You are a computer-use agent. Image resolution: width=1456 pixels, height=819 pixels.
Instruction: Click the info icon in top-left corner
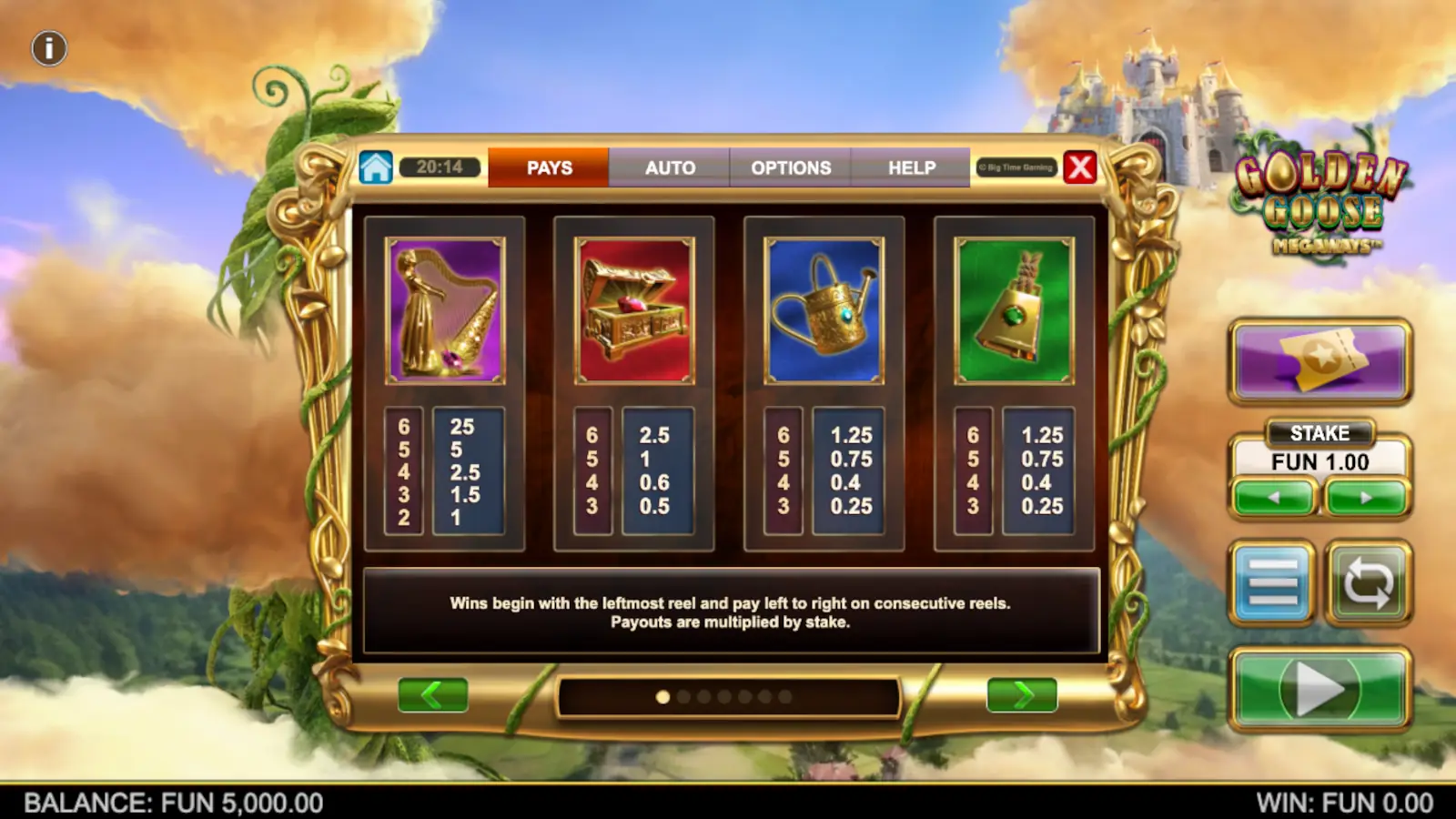click(x=48, y=48)
